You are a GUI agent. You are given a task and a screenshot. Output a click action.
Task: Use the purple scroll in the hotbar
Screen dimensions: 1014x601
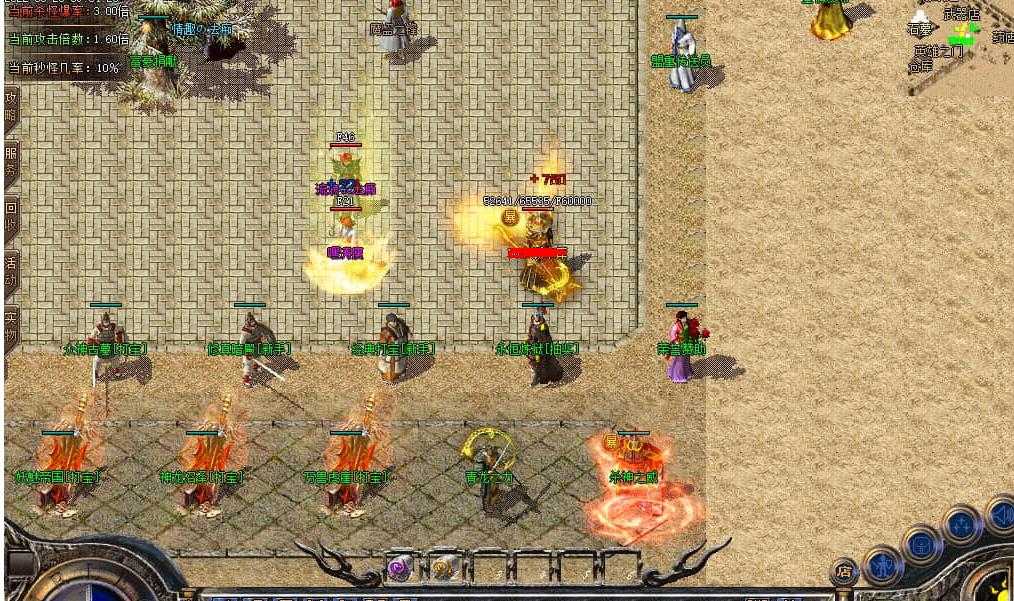tap(399, 568)
